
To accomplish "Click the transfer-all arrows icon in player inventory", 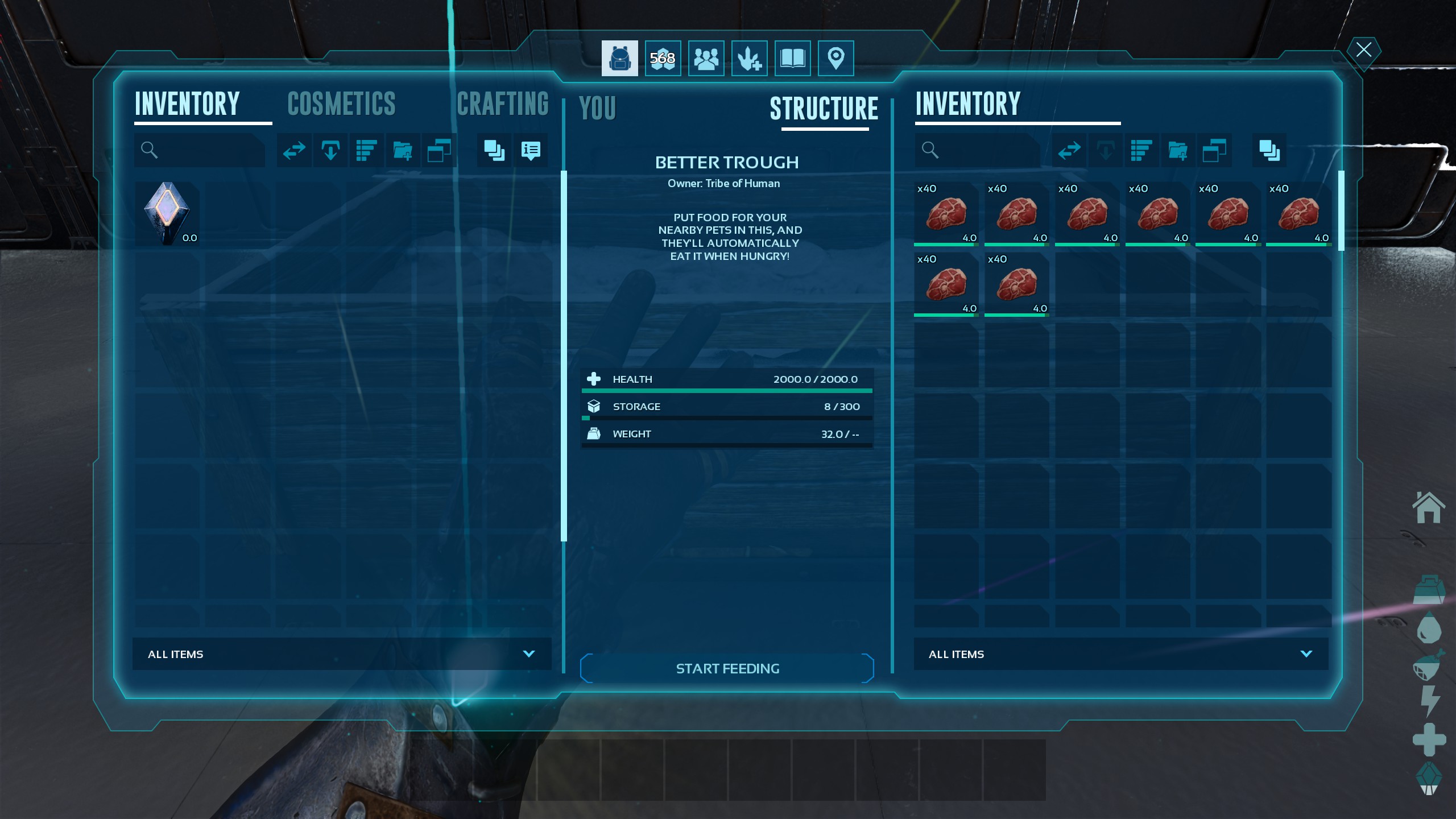I will 294,150.
